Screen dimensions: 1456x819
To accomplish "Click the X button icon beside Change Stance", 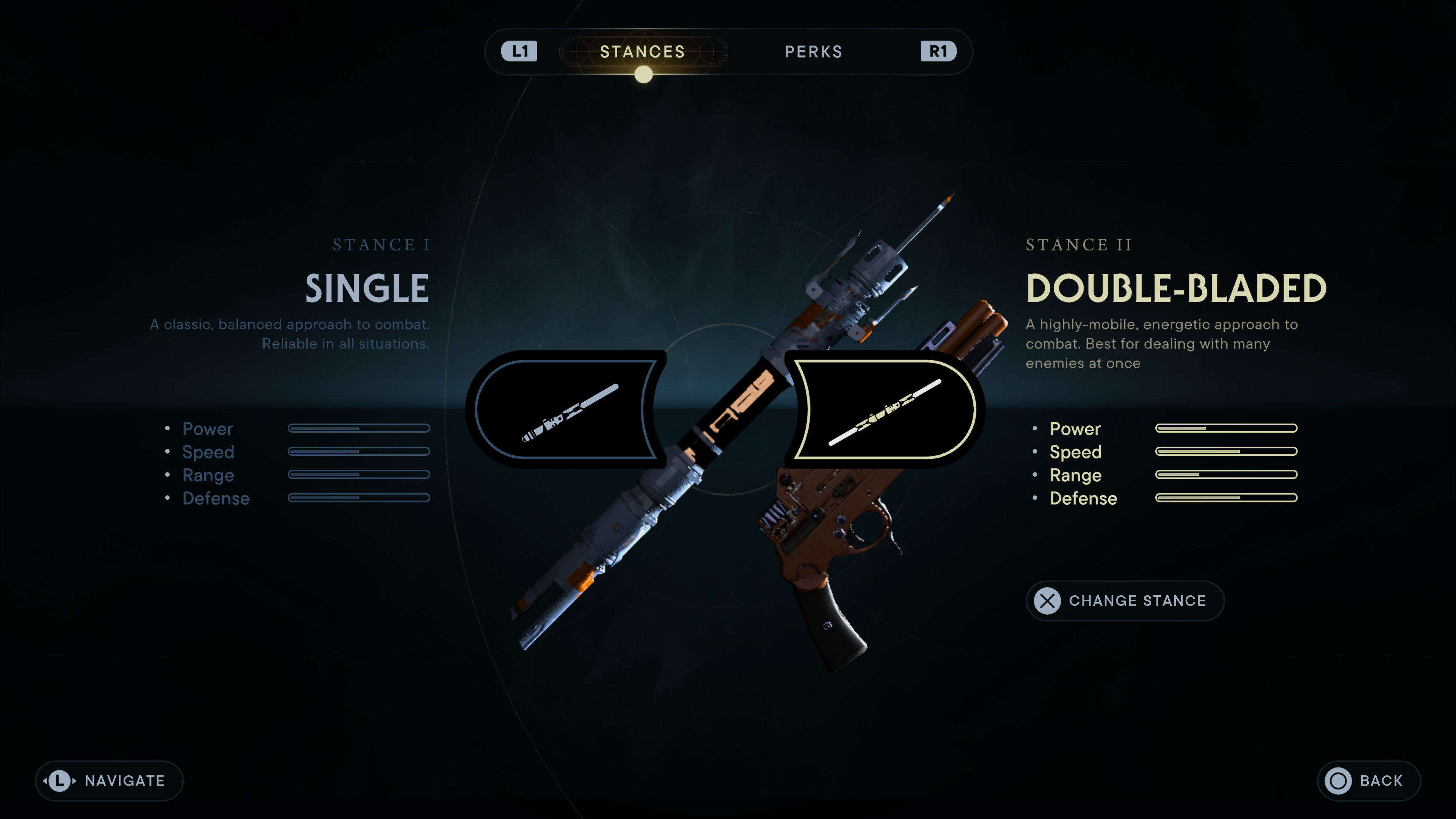I will [x=1047, y=601].
